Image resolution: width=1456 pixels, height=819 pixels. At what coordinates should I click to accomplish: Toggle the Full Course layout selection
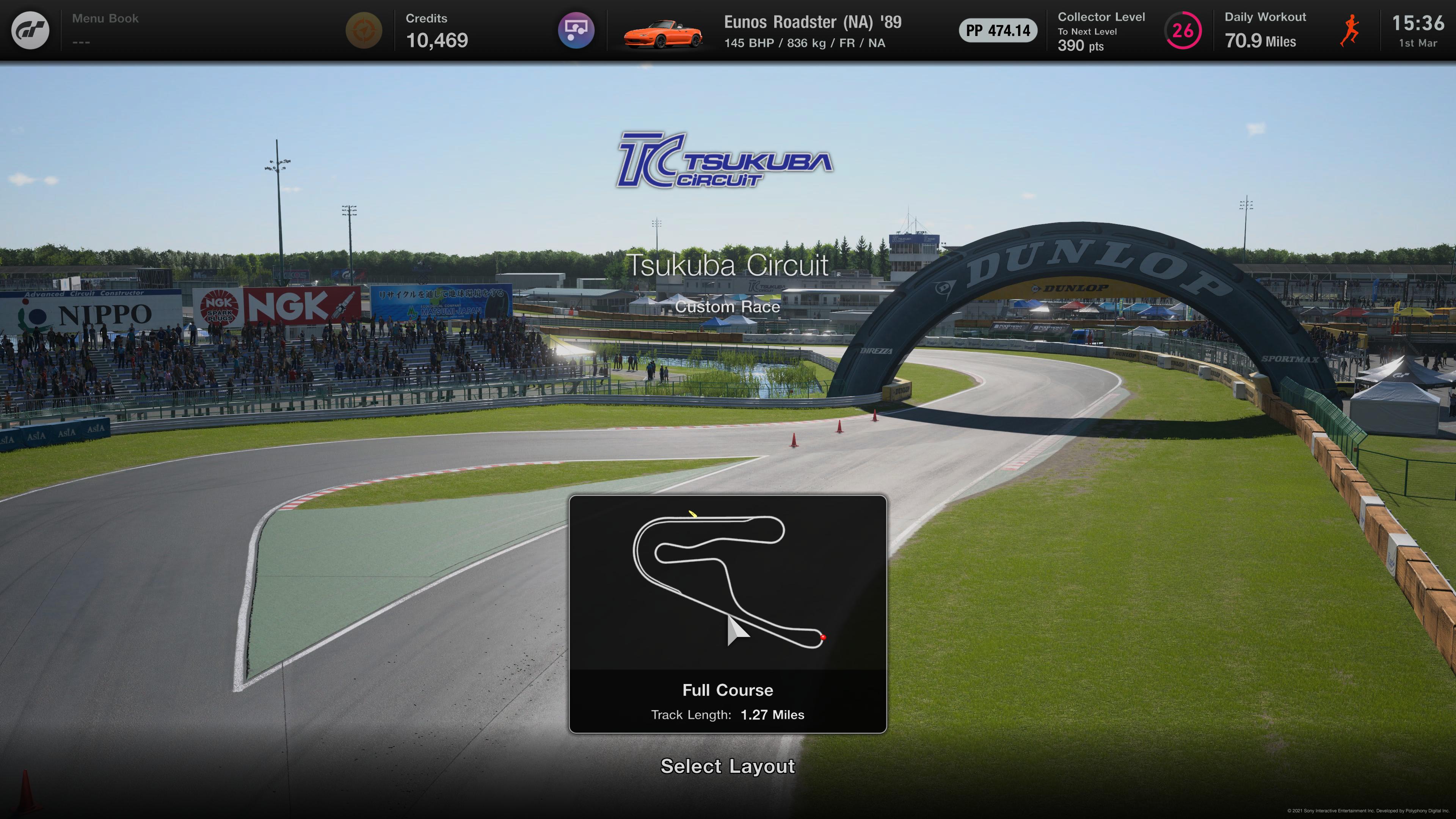pyautogui.click(x=728, y=690)
